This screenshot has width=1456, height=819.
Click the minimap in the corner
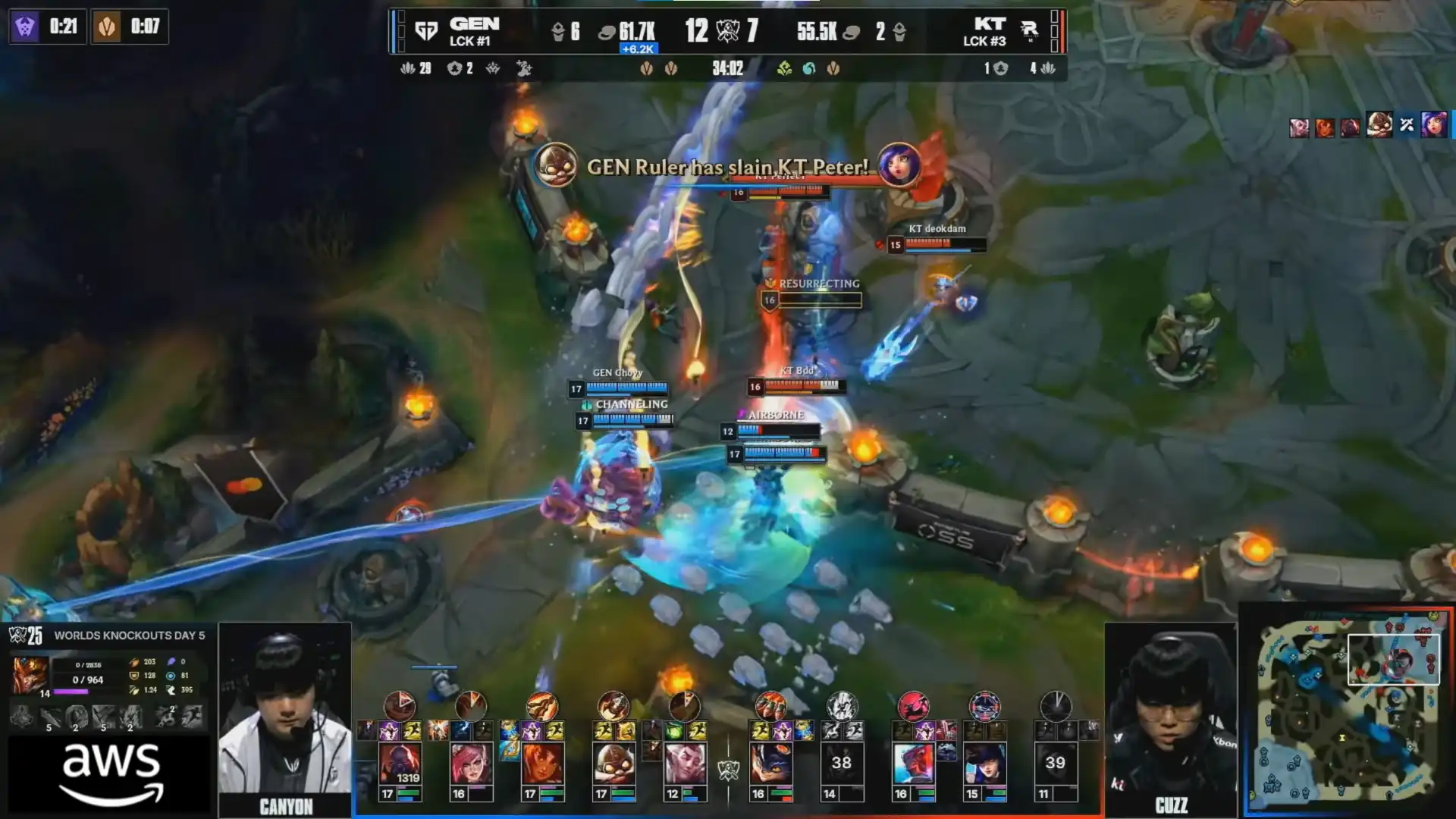click(x=1348, y=711)
